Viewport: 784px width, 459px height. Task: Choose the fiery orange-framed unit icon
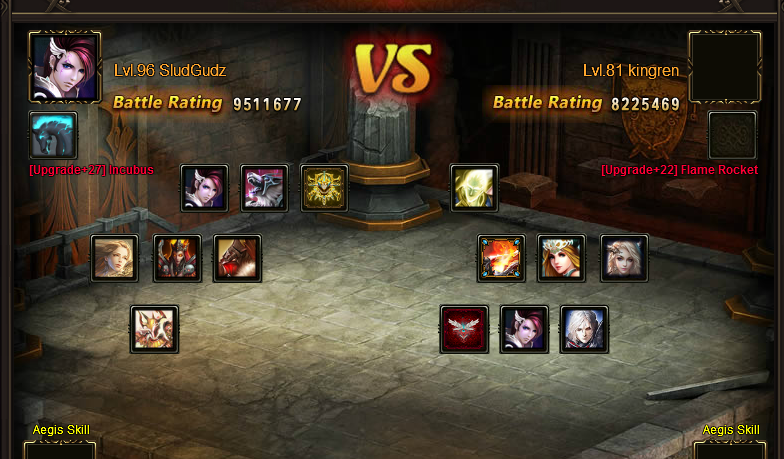(x=501, y=259)
